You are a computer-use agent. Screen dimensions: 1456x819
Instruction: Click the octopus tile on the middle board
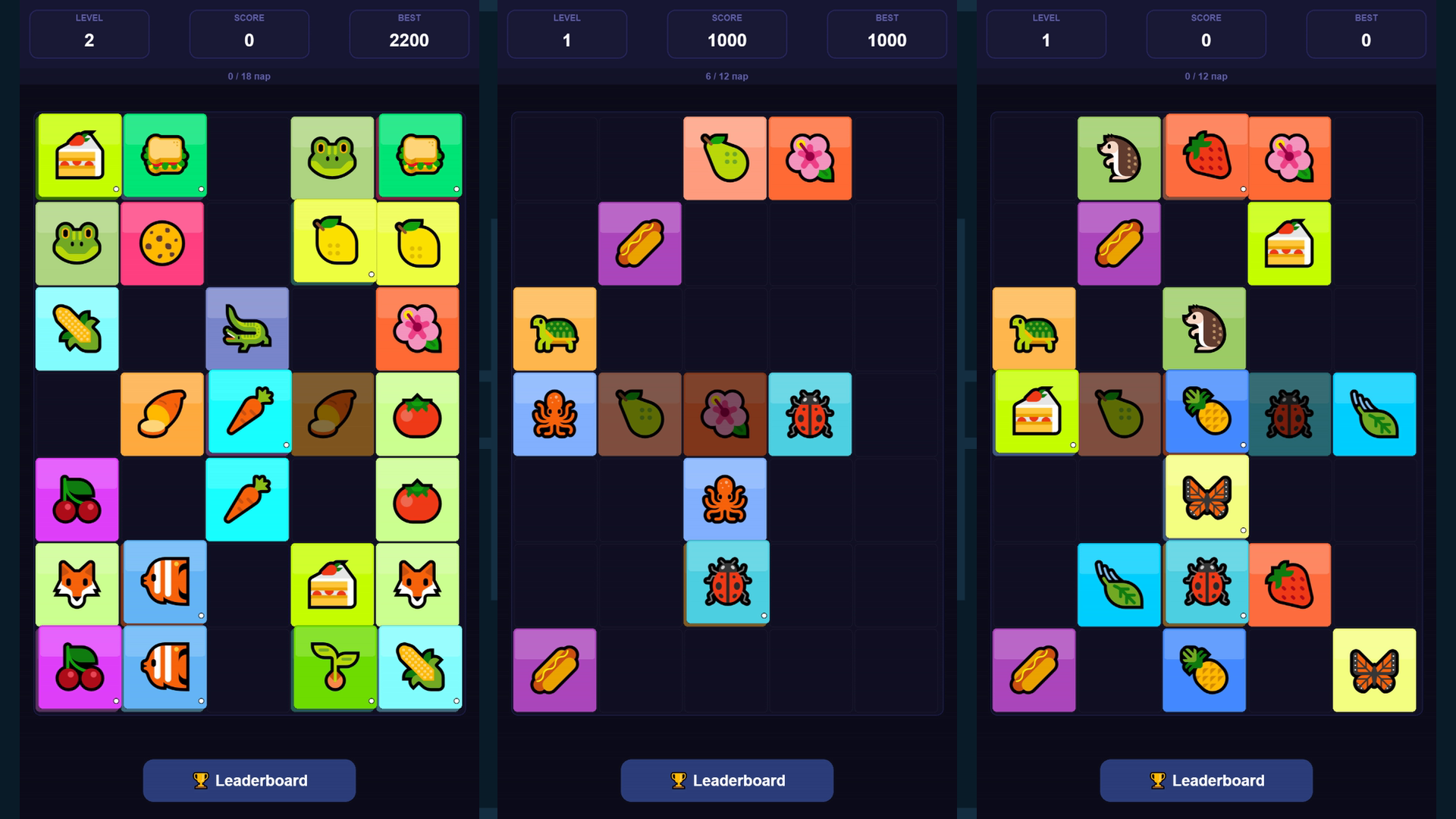tap(555, 414)
